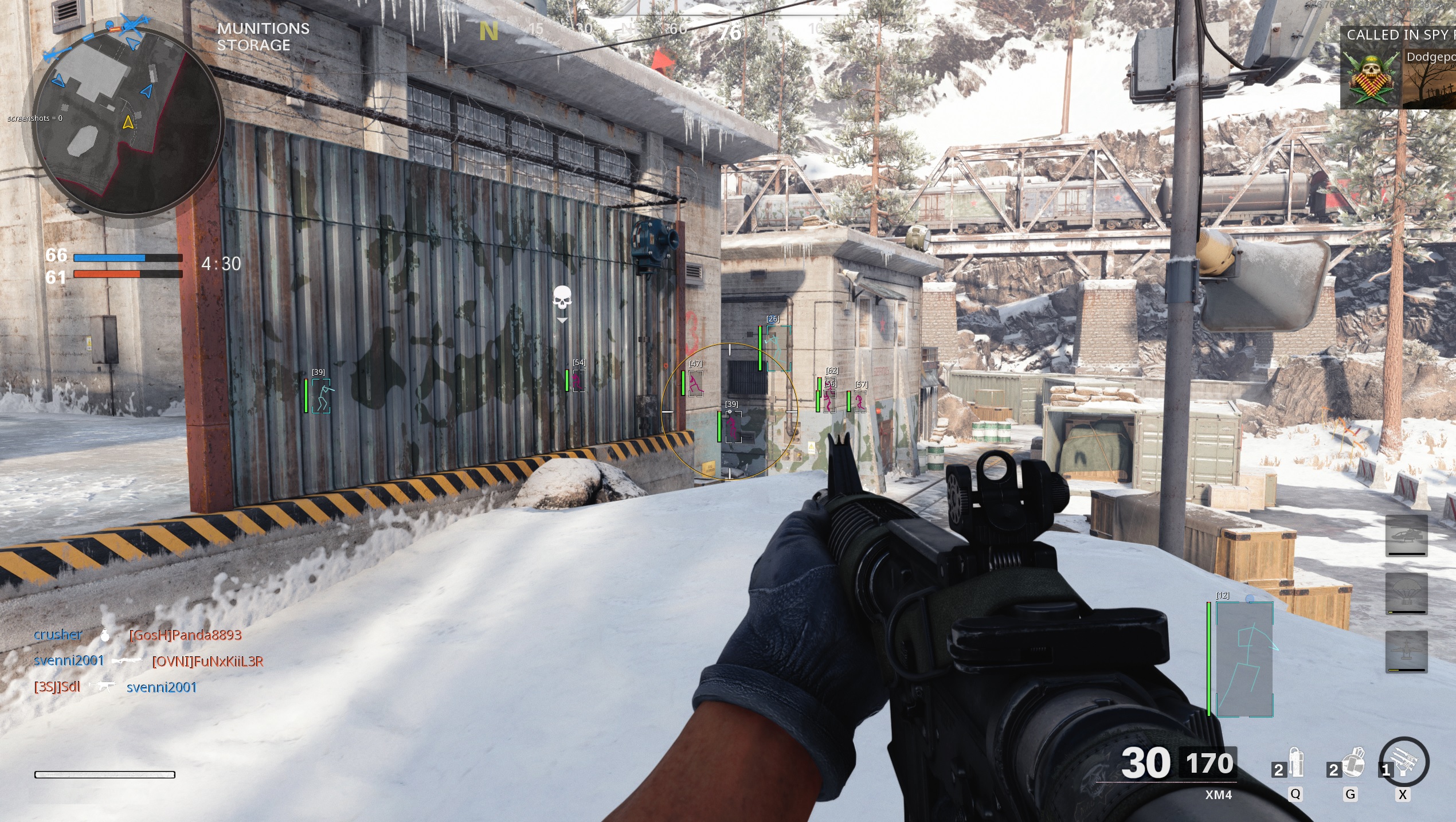This screenshot has width=1456, height=822.
Task: Activate the missile field upgrade icon
Action: (1404, 762)
